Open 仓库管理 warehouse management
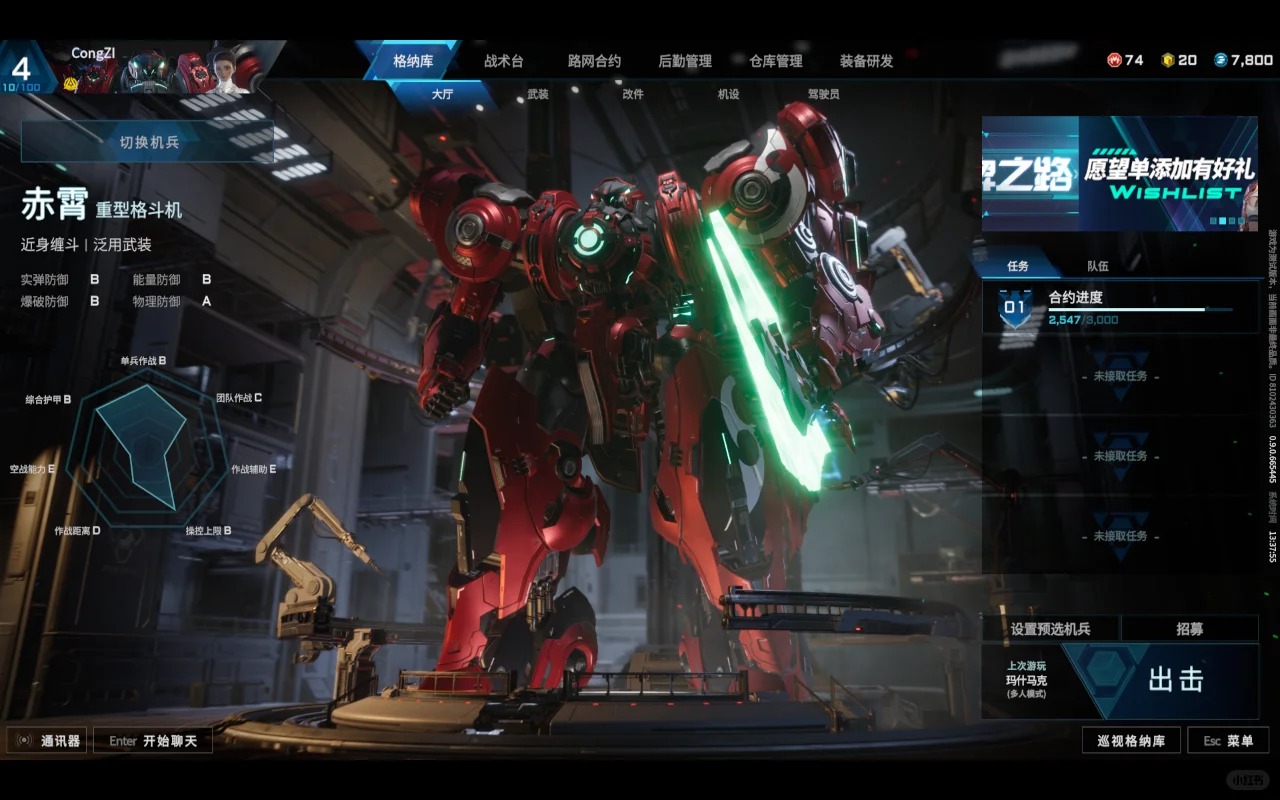 click(776, 61)
